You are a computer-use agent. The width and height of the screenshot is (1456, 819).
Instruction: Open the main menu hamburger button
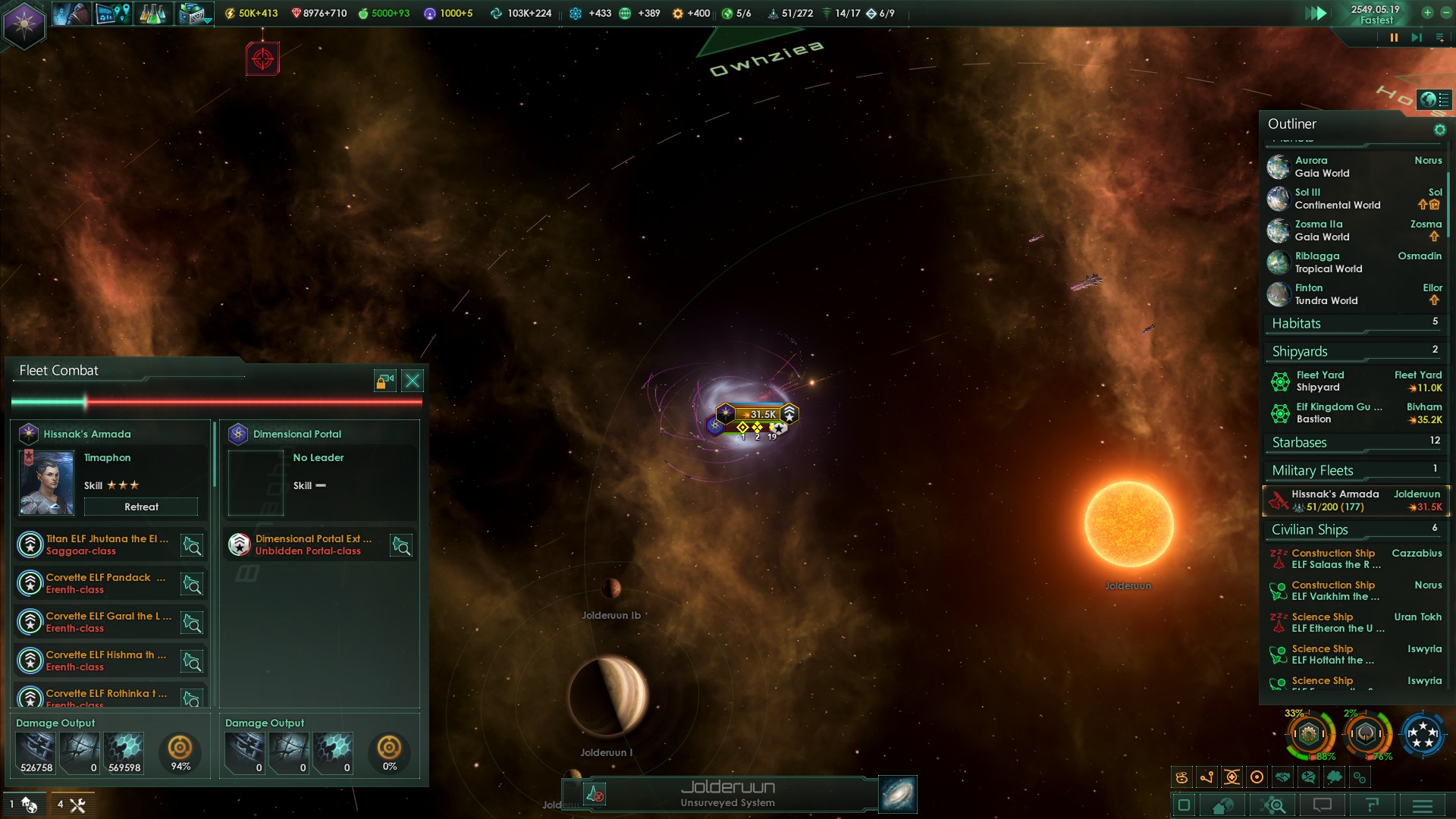coord(1423,805)
